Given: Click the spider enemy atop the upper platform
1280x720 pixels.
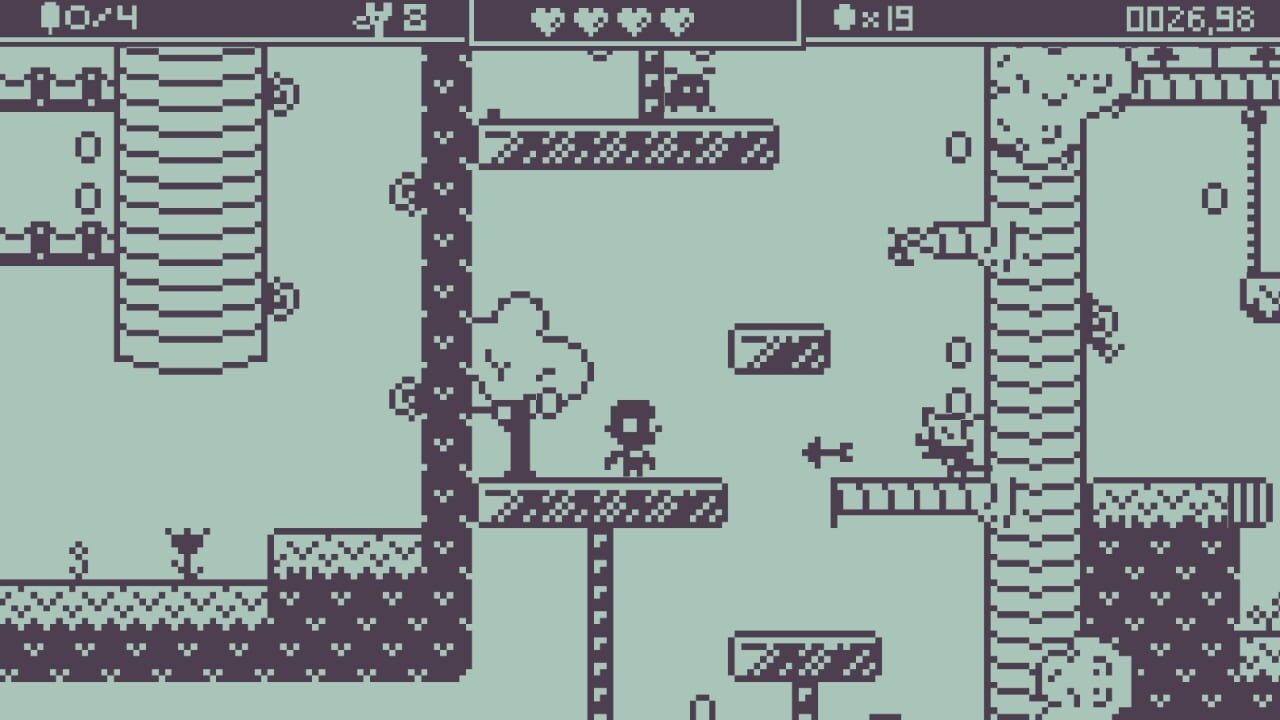Looking at the screenshot, I should point(690,90).
